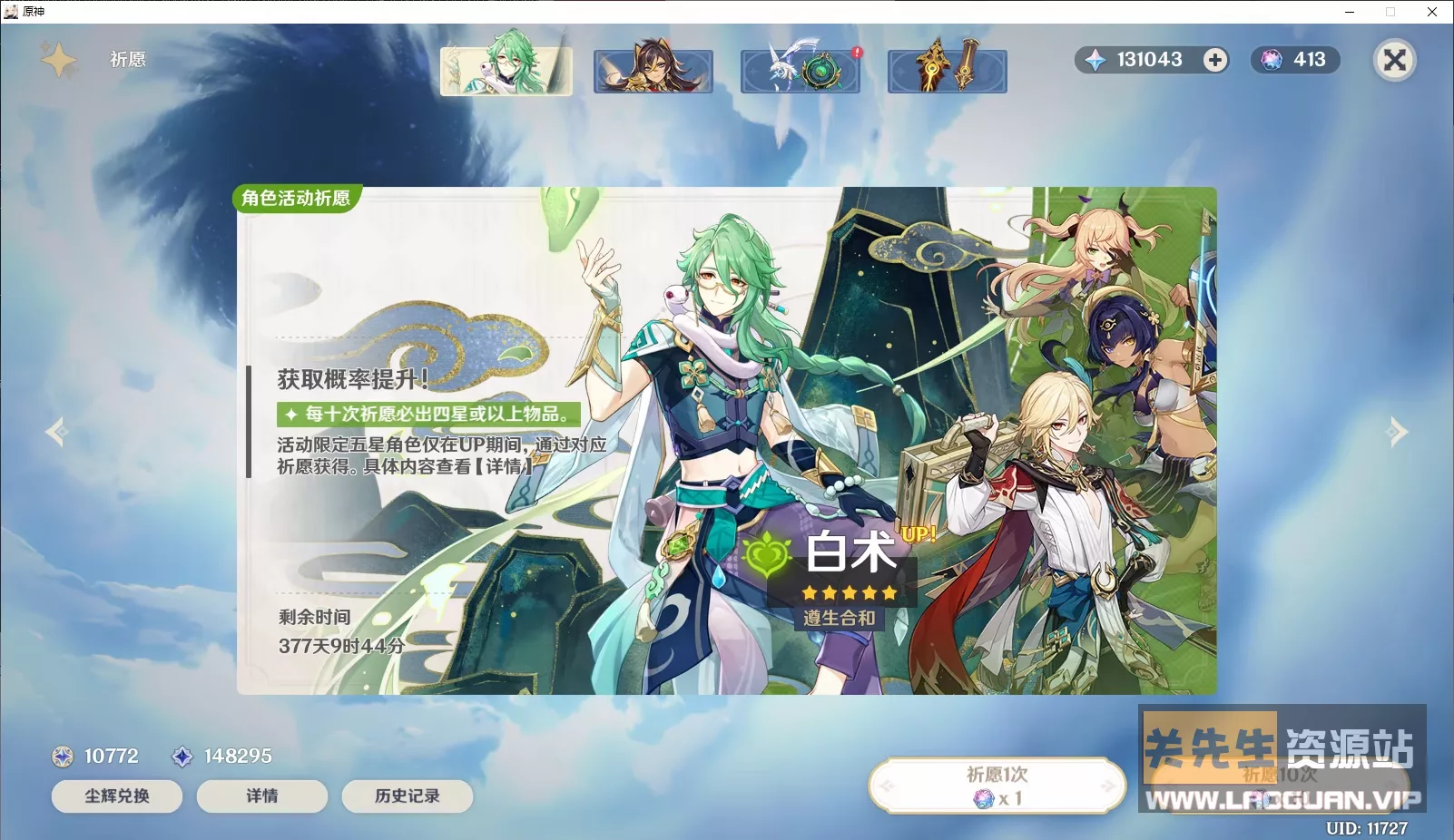Open the Dehya character event banner
This screenshot has width=1454, height=840.
point(653,70)
